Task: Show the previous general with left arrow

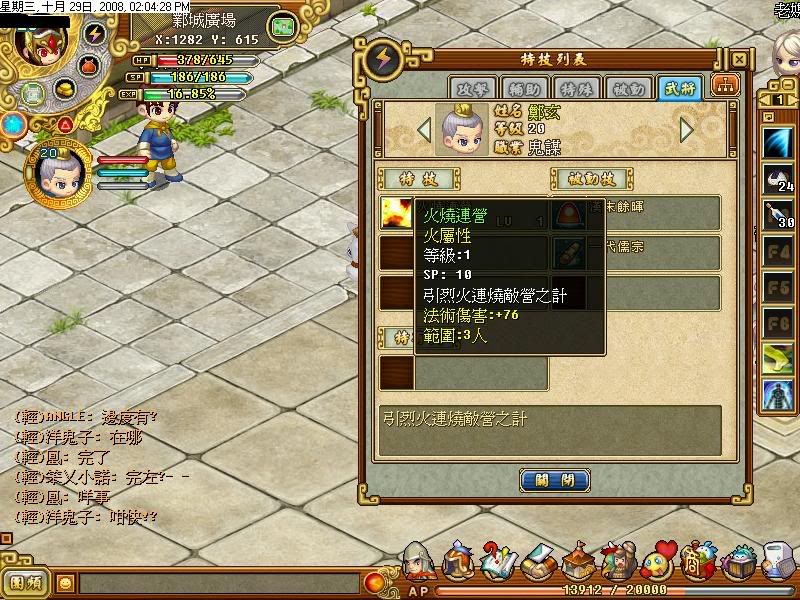Action: tap(424, 130)
